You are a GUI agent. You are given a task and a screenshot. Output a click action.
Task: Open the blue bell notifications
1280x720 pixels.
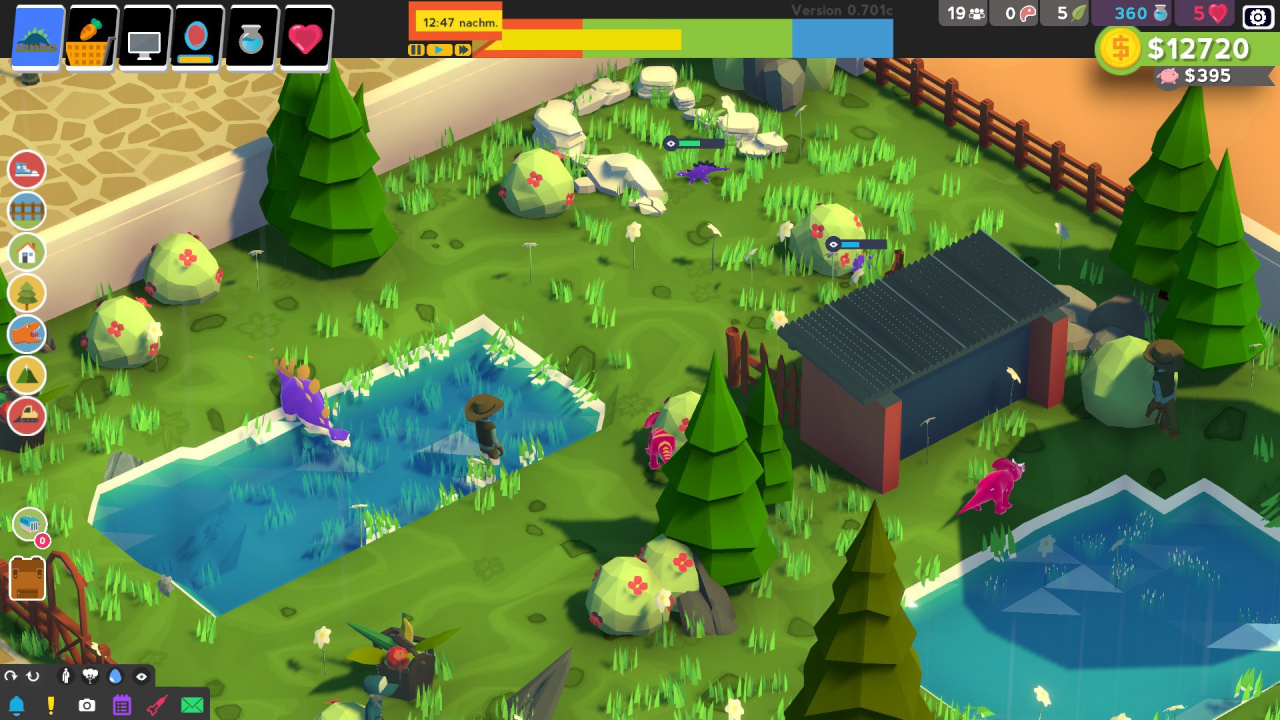[16, 705]
